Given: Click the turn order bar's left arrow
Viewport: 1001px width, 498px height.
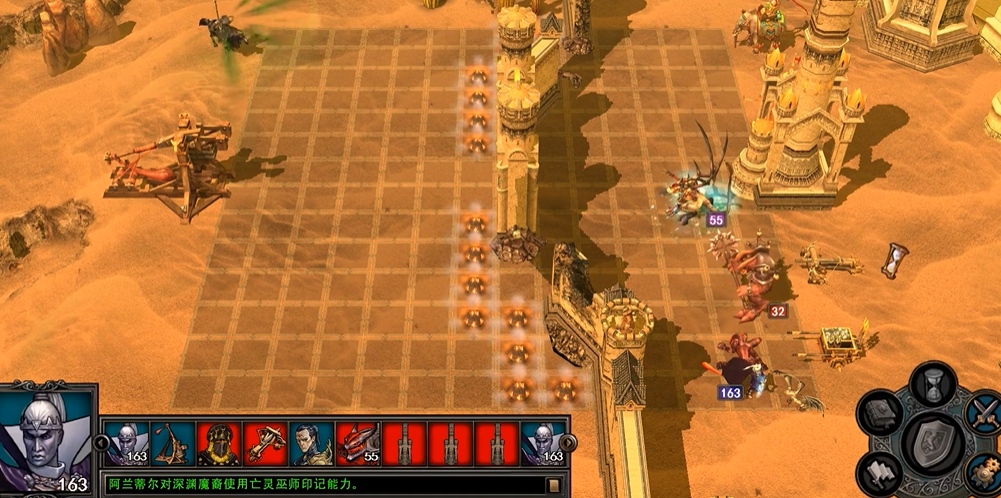Looking at the screenshot, I should [101, 442].
